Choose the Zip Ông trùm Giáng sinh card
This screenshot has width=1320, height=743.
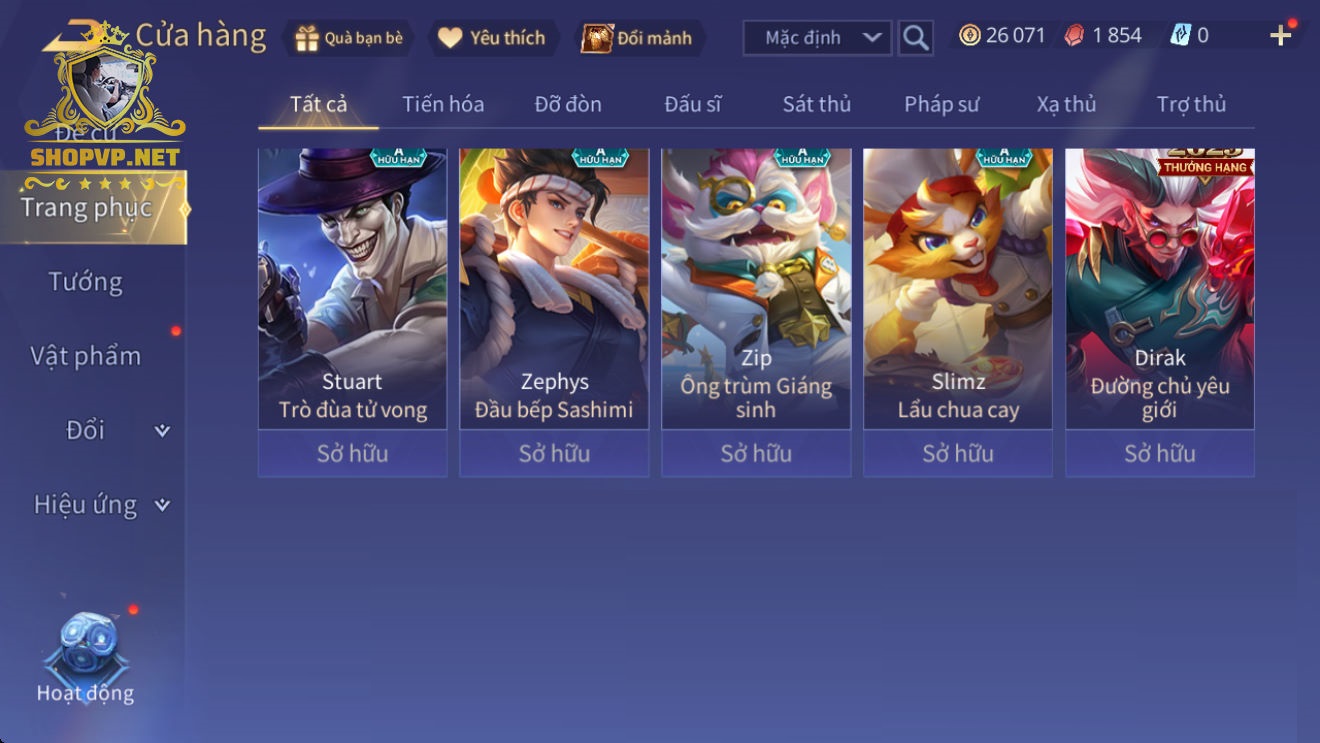pyautogui.click(x=756, y=290)
